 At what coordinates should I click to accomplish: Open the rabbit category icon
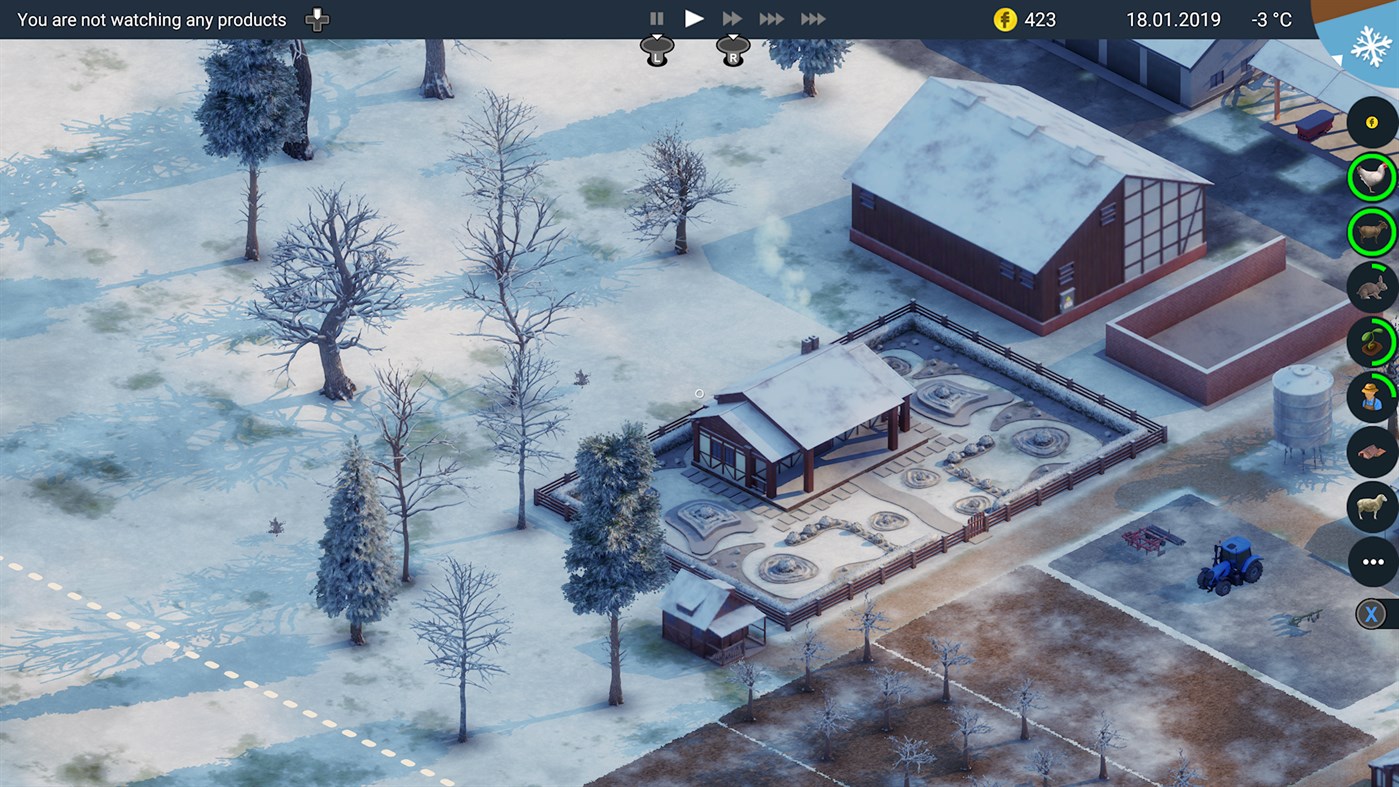point(1371,287)
